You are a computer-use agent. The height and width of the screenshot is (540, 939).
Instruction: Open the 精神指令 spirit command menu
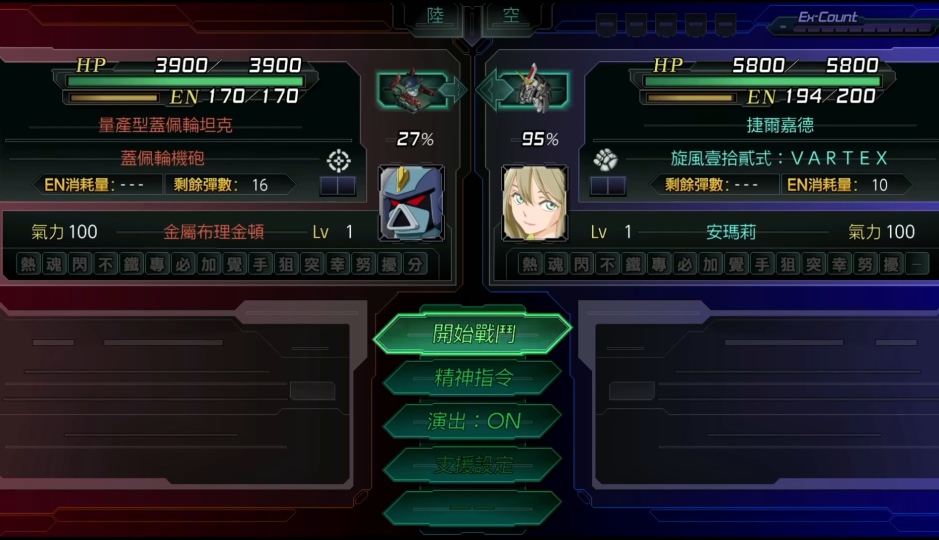click(x=473, y=377)
